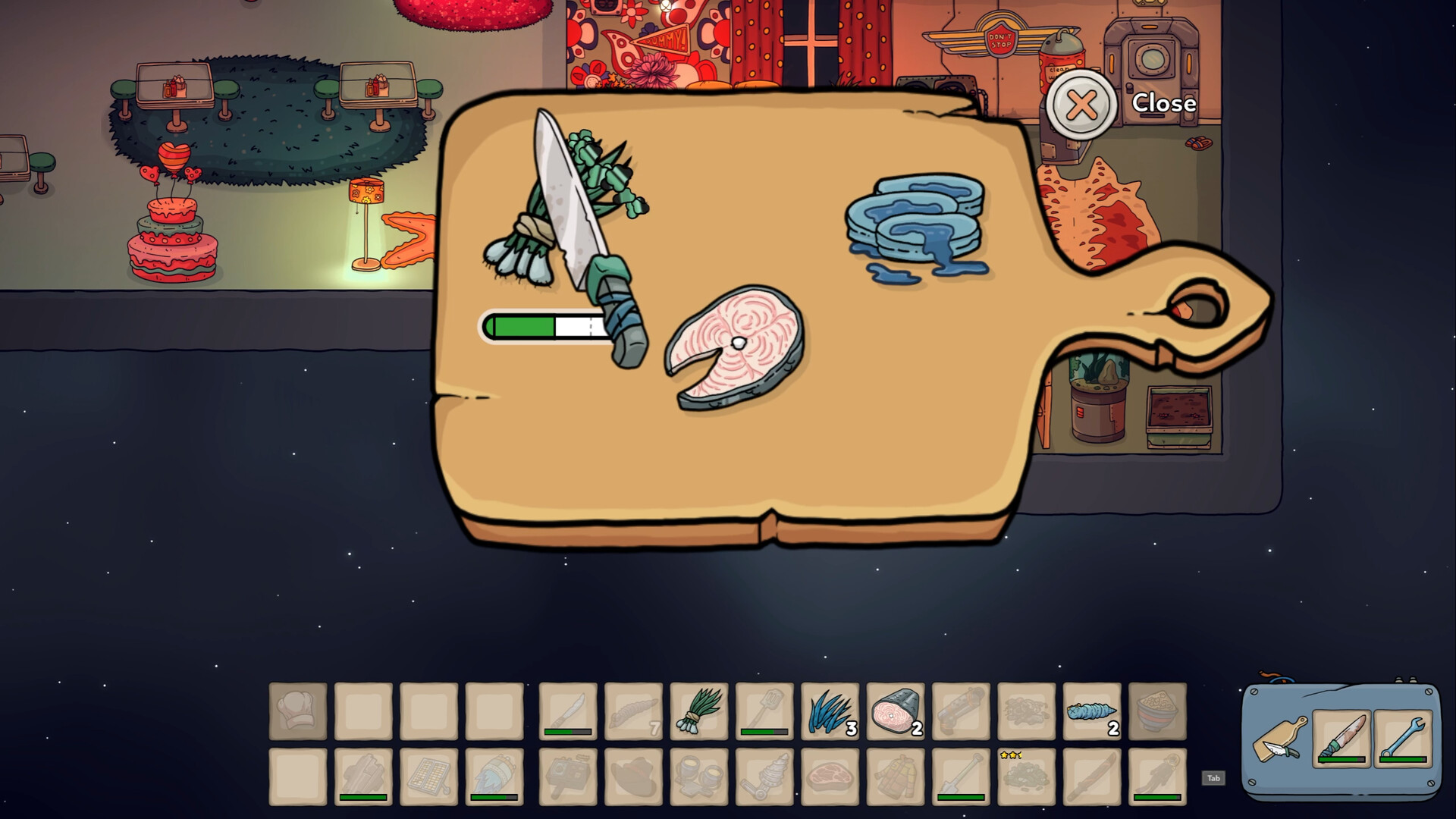Click the spatula icon in the hotbar

(x=766, y=709)
